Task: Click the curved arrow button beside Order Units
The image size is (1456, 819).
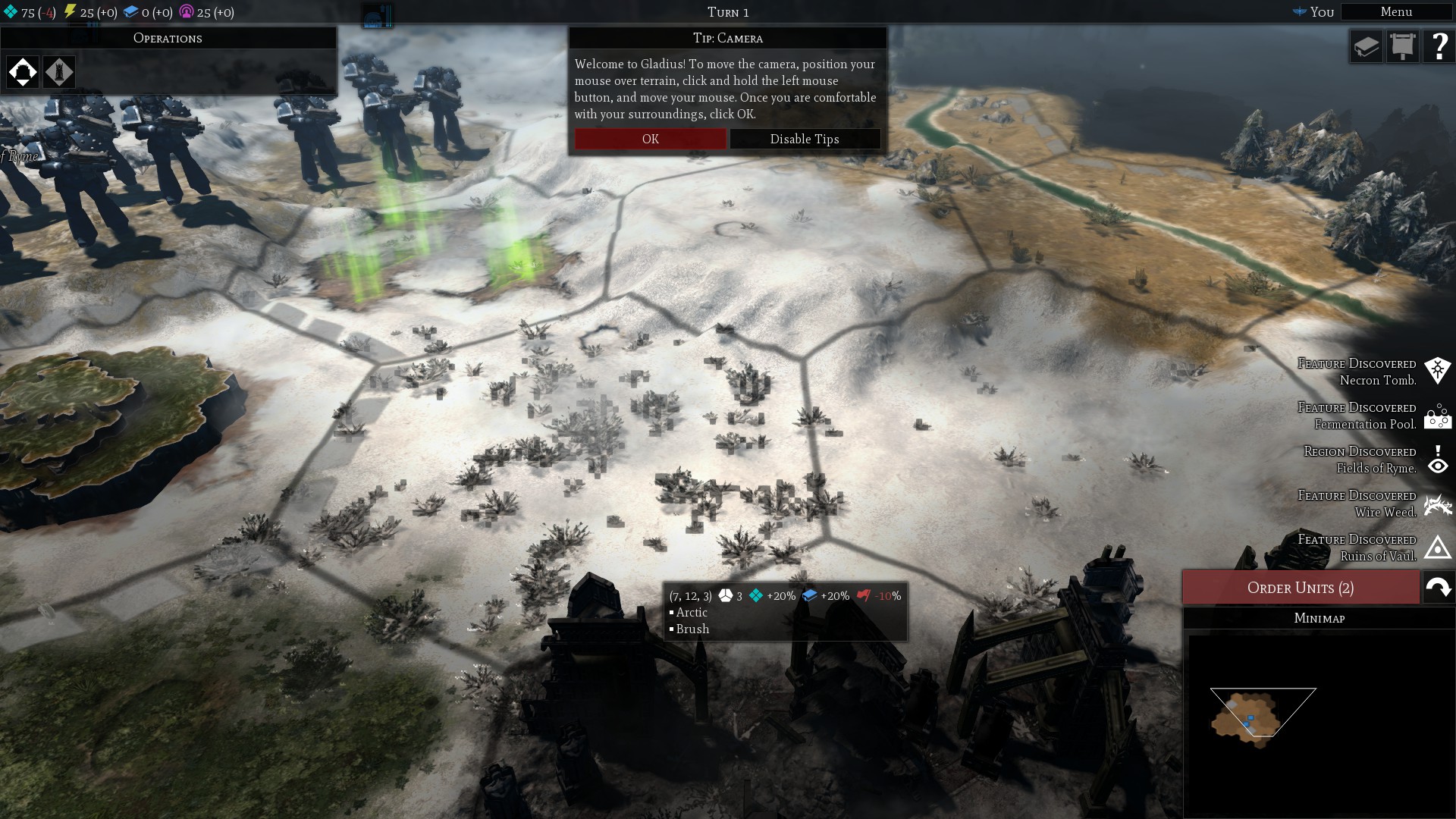Action: 1439,588
